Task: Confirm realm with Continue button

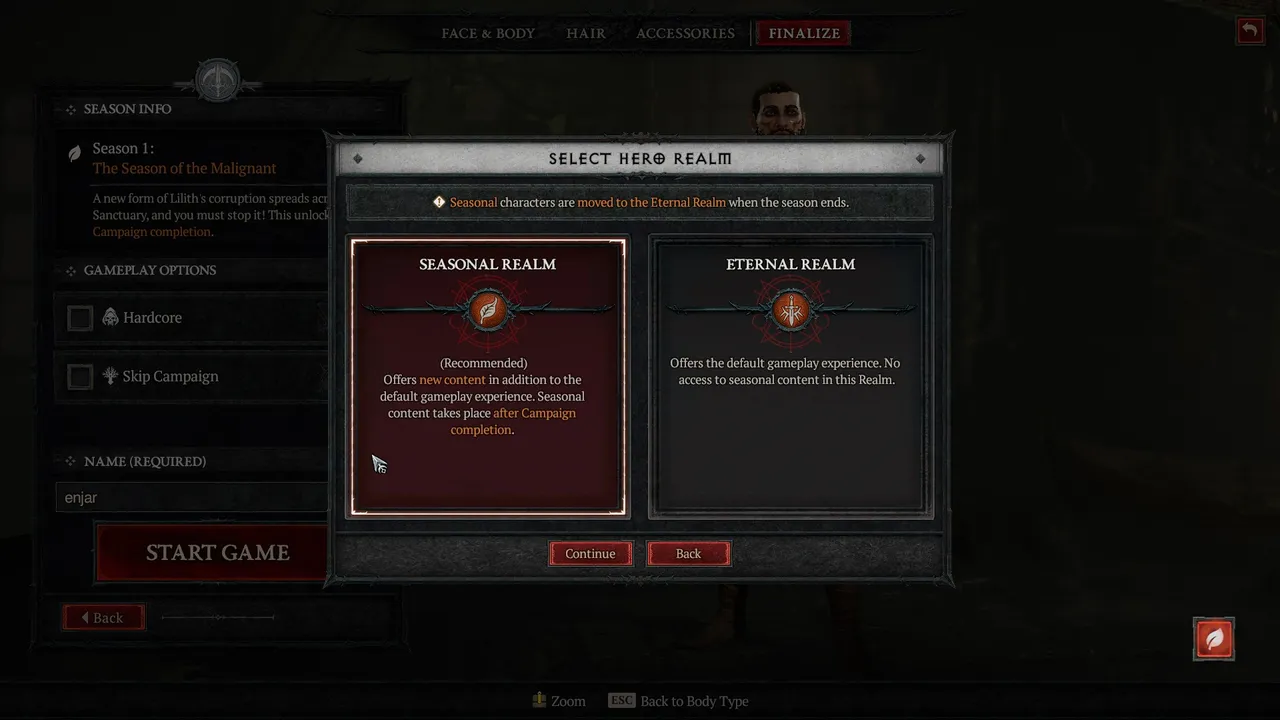Action: coord(590,554)
